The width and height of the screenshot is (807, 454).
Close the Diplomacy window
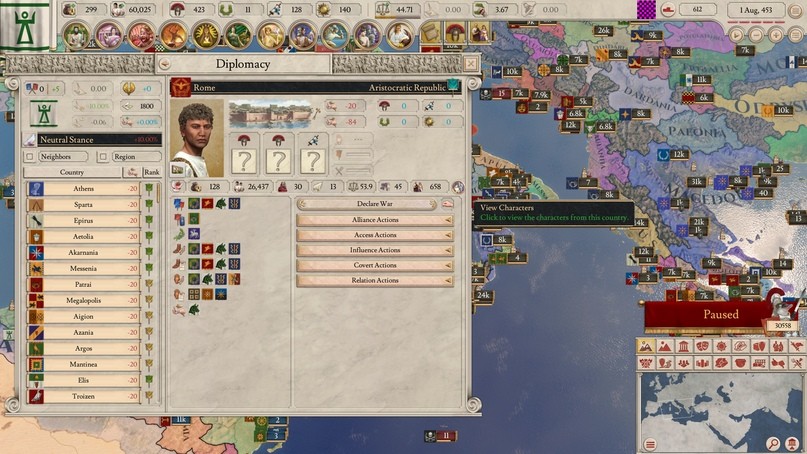(471, 63)
